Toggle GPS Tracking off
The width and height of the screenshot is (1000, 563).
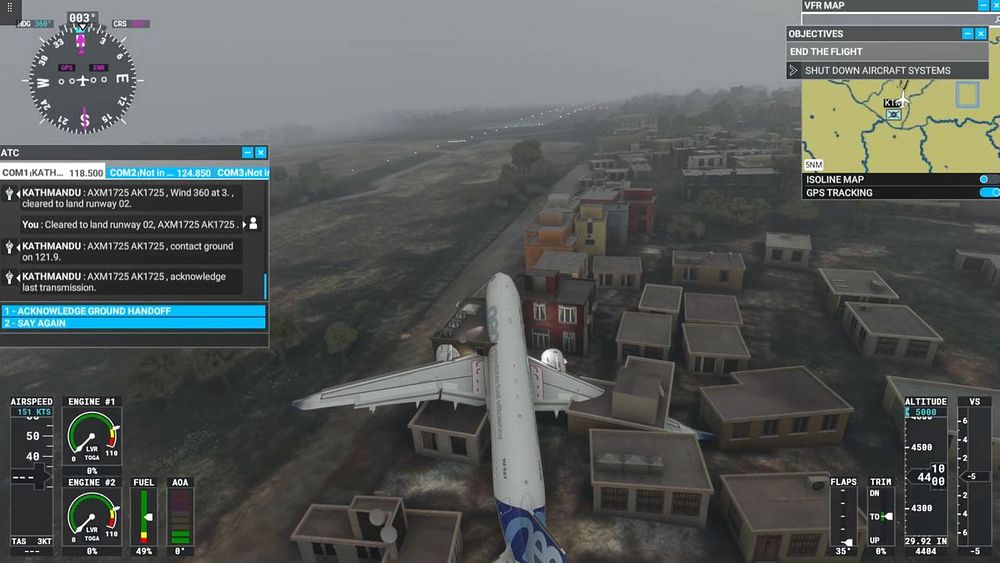click(x=987, y=193)
